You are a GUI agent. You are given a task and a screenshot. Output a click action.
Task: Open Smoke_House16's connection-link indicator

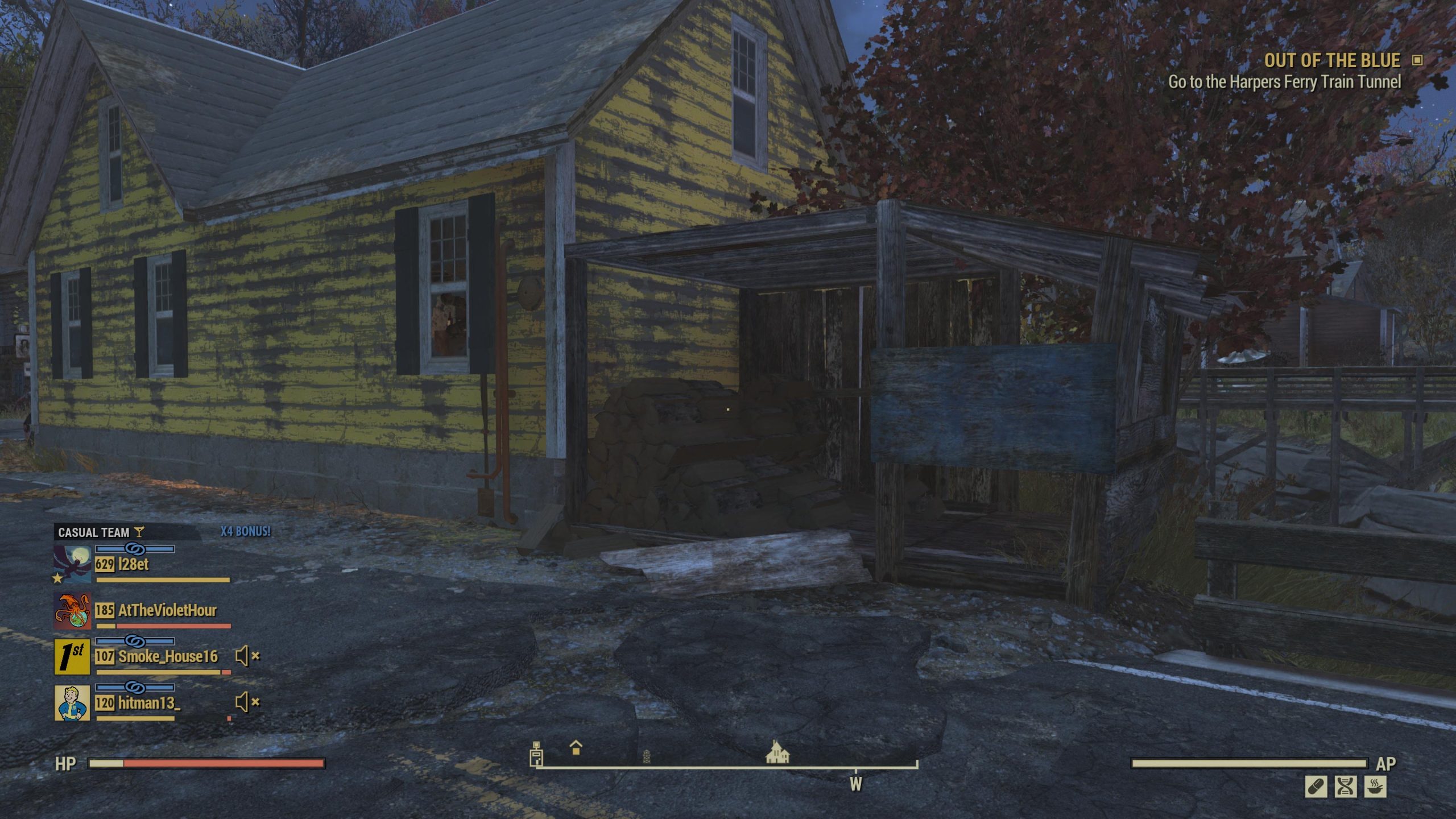tap(136, 642)
